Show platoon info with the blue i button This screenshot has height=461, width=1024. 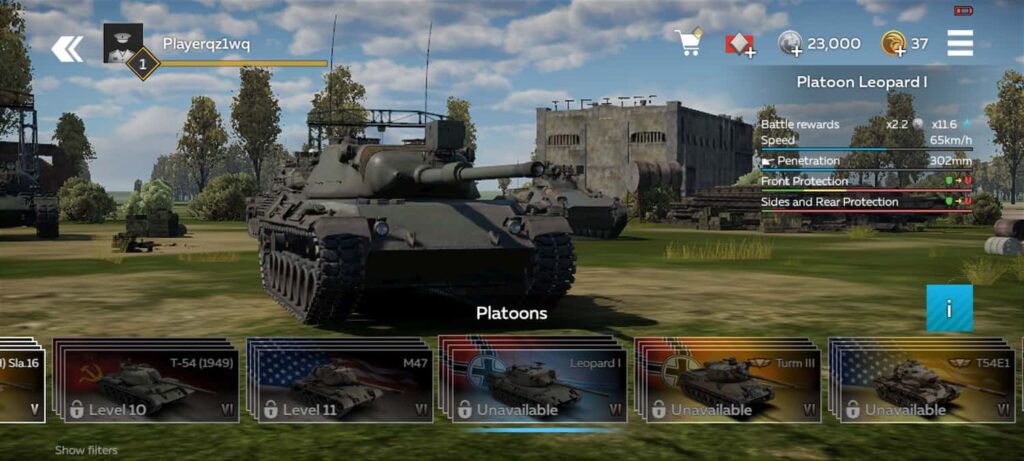(949, 308)
